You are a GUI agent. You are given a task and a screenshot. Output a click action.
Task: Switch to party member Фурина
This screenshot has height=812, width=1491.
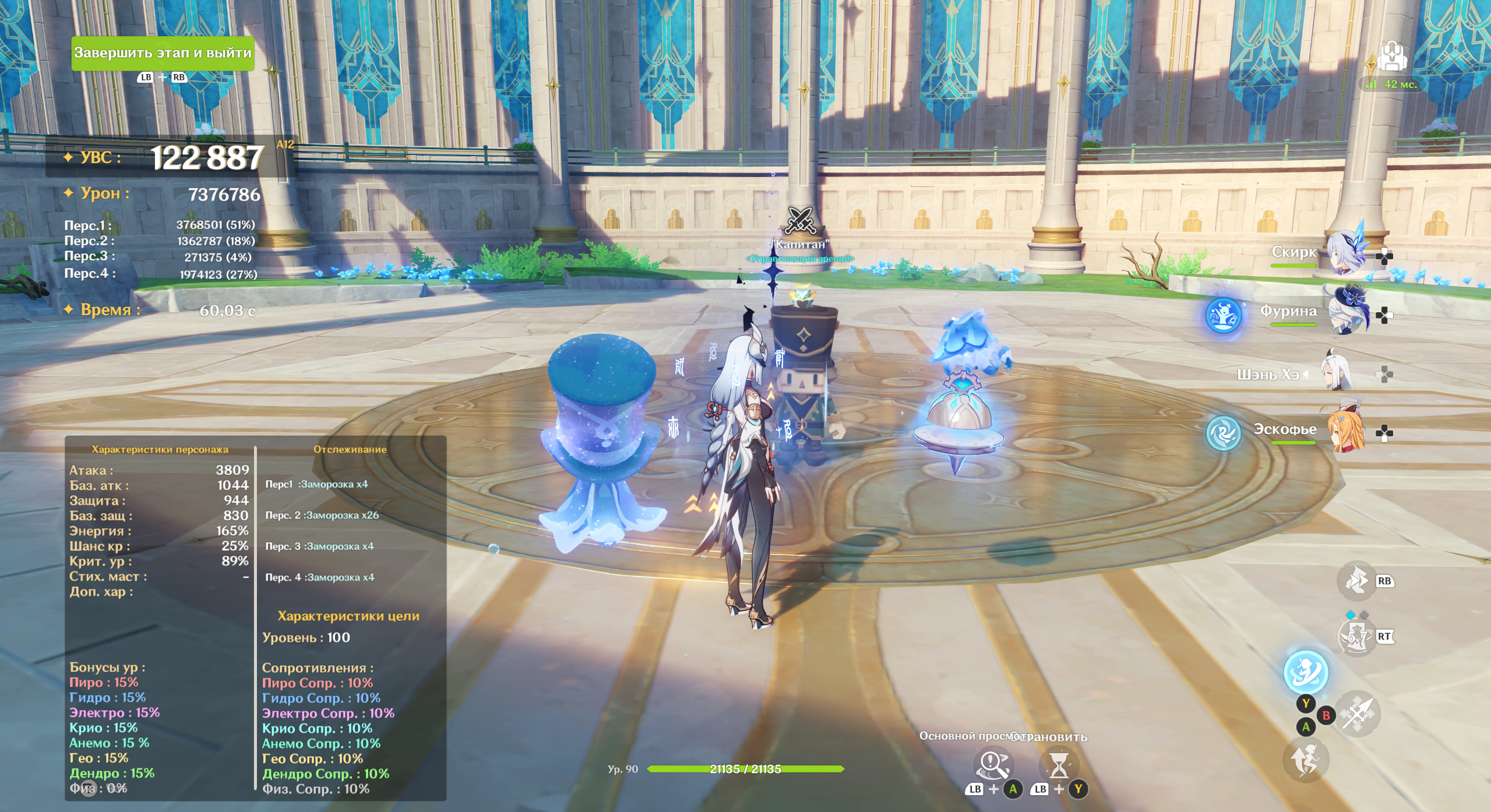tap(1345, 314)
